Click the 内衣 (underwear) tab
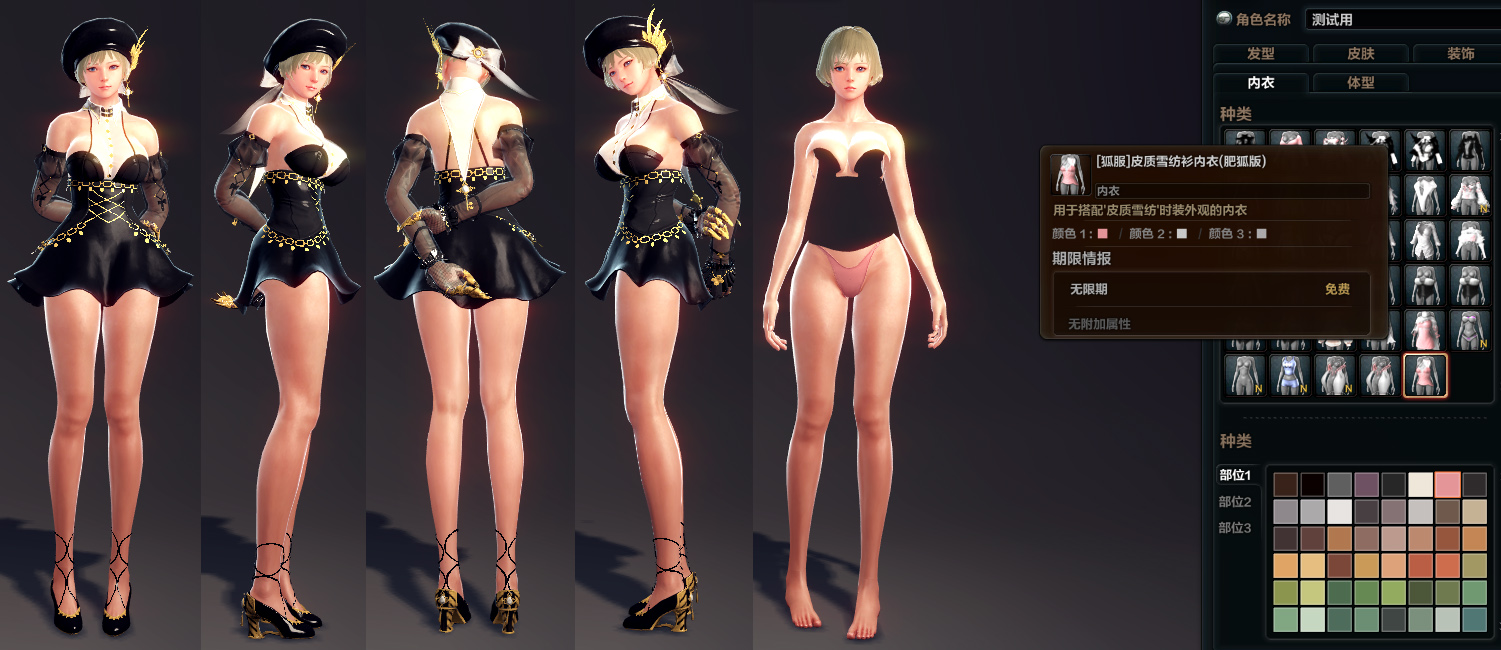1501x650 pixels. coord(1260,83)
